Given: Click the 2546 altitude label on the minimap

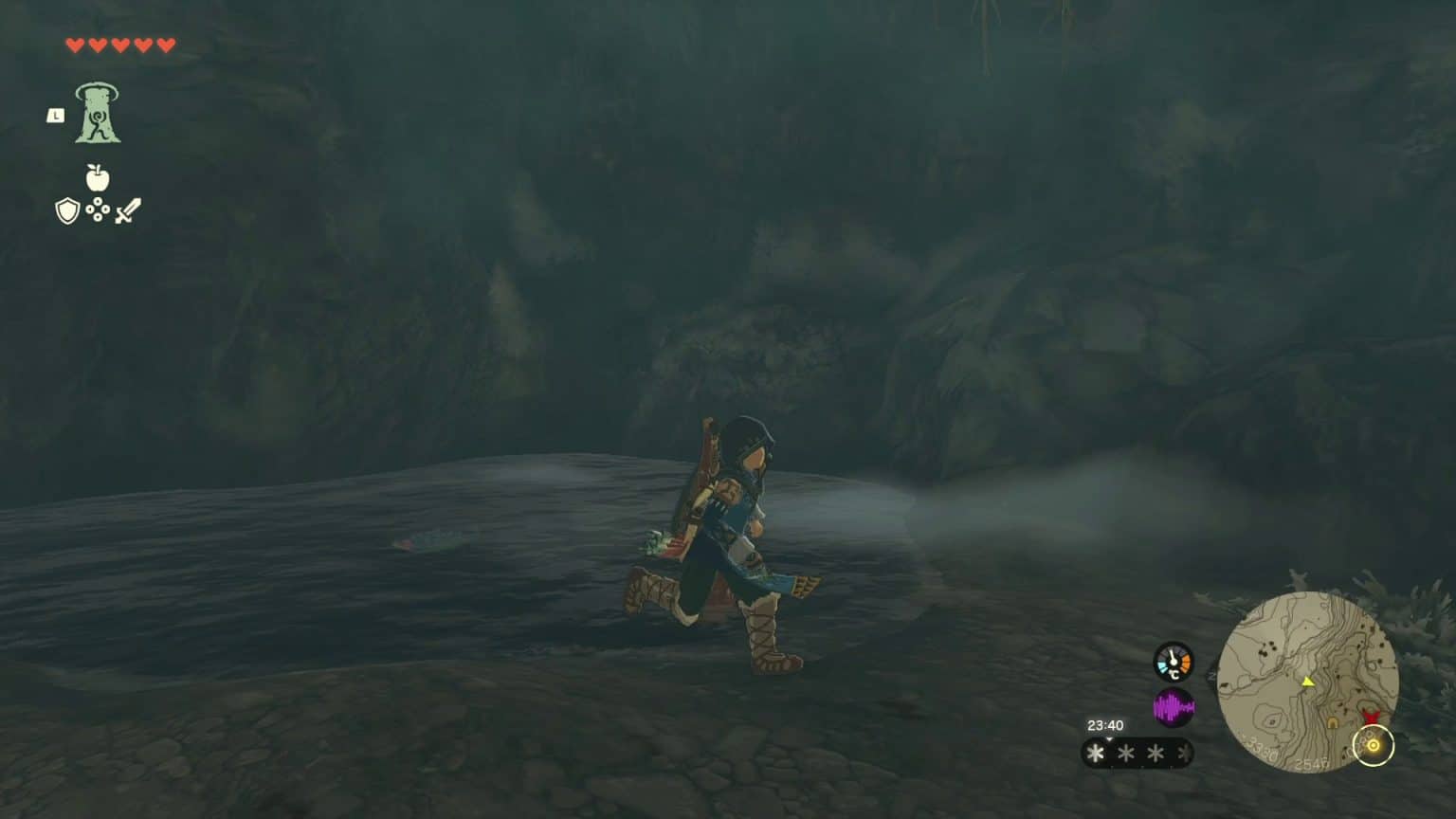Looking at the screenshot, I should (x=1312, y=763).
